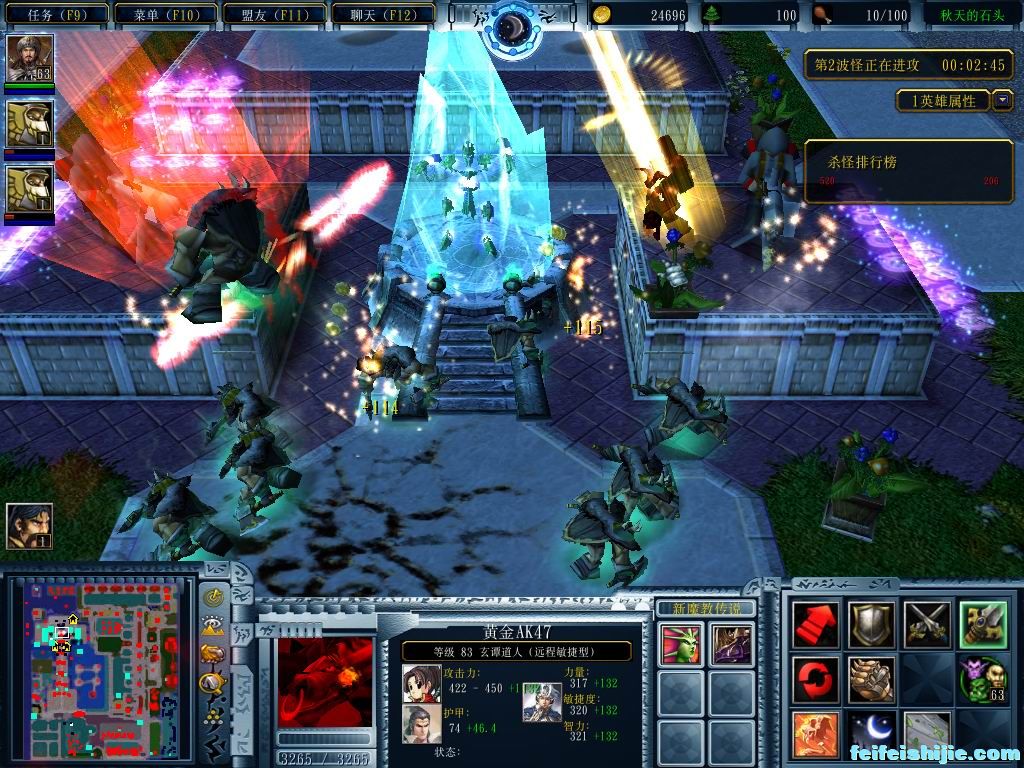
Task: Choose the red arrow Move command
Action: (816, 625)
